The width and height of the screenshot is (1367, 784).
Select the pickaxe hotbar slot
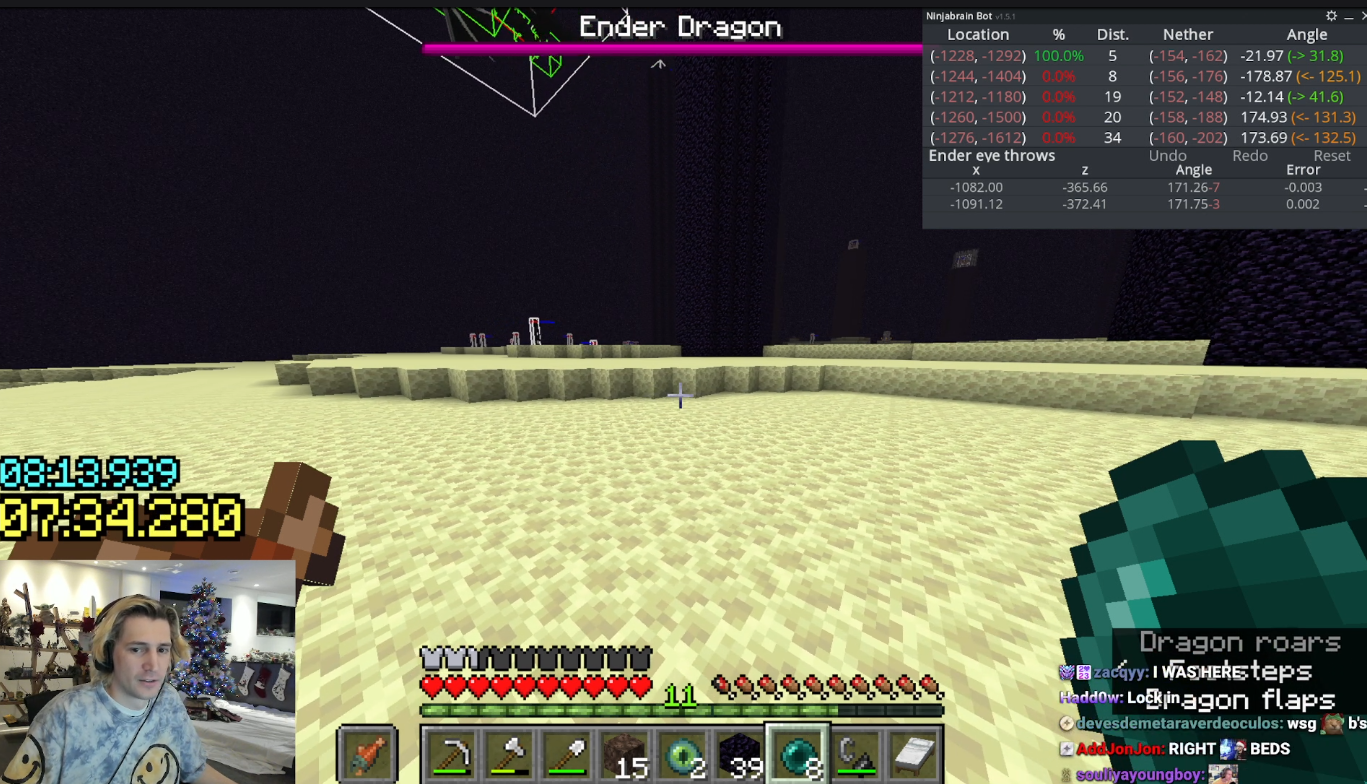[x=451, y=753]
